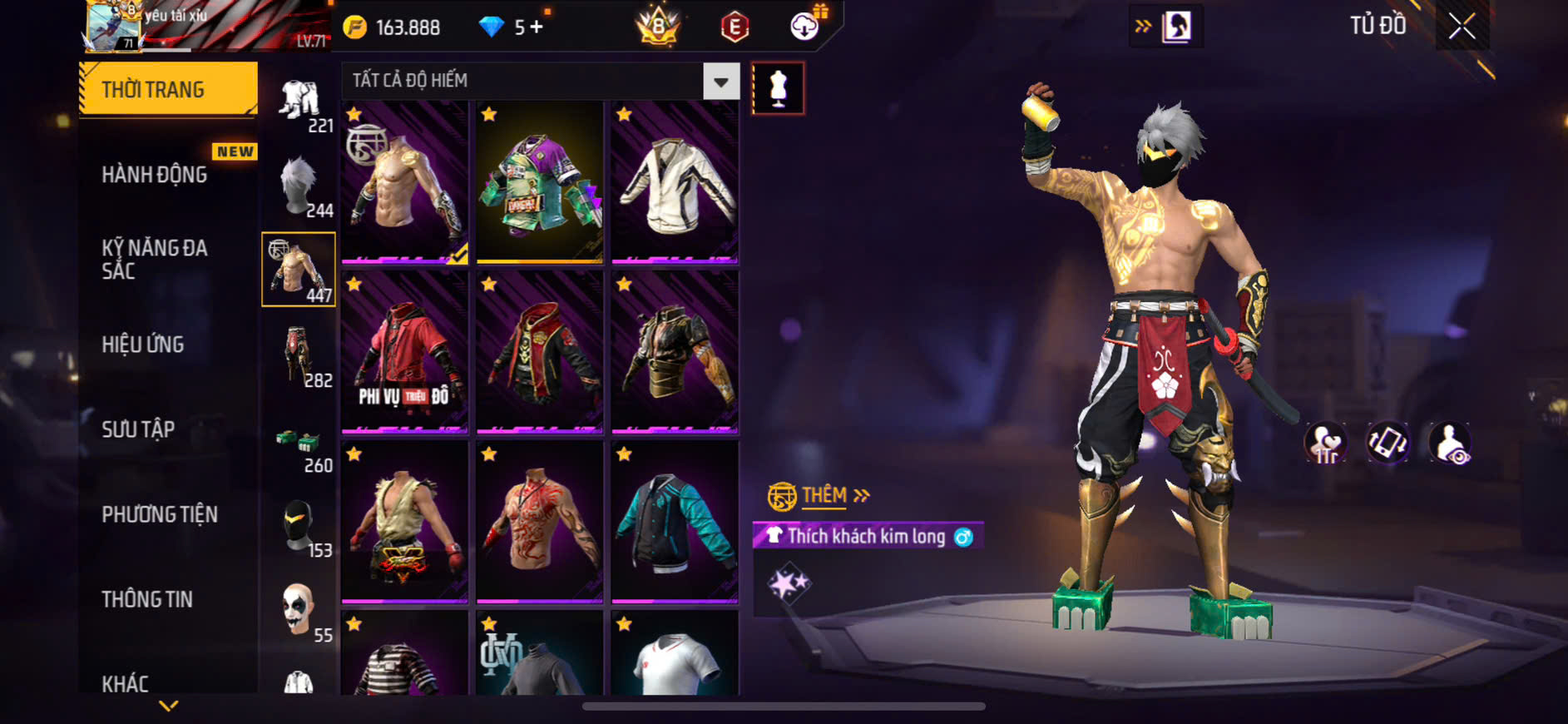Select the green and purple jersey top
This screenshot has height=724, width=1568.
tap(540, 183)
